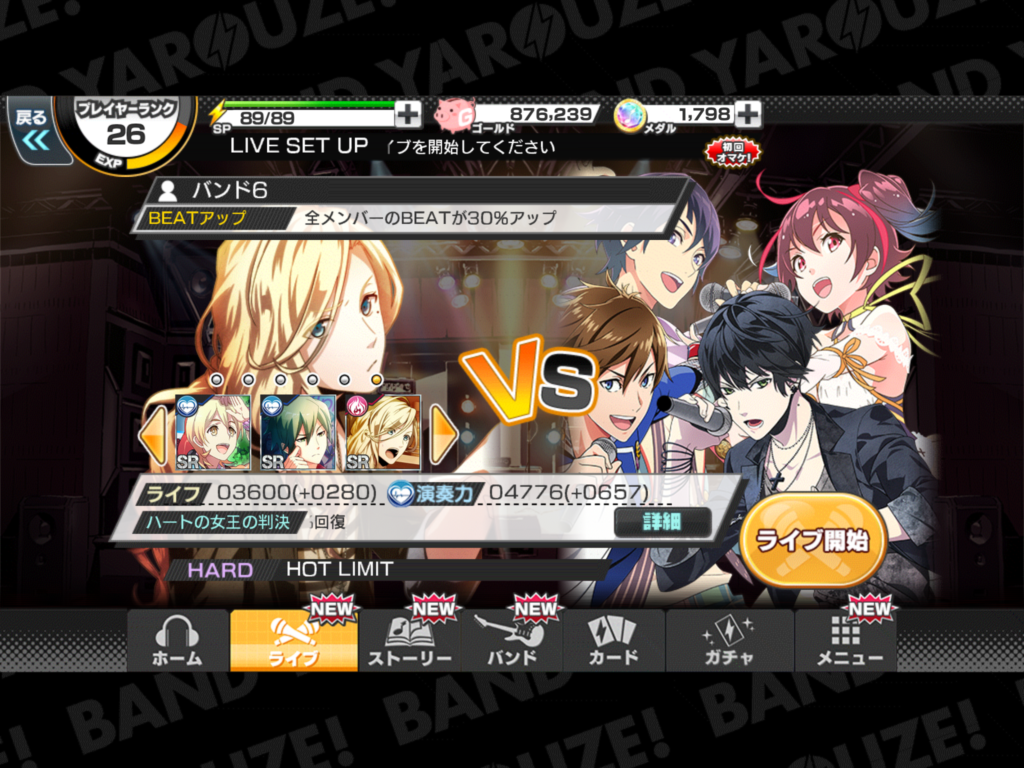
Task: Show the previous band with left arrow
Action: (x=153, y=433)
